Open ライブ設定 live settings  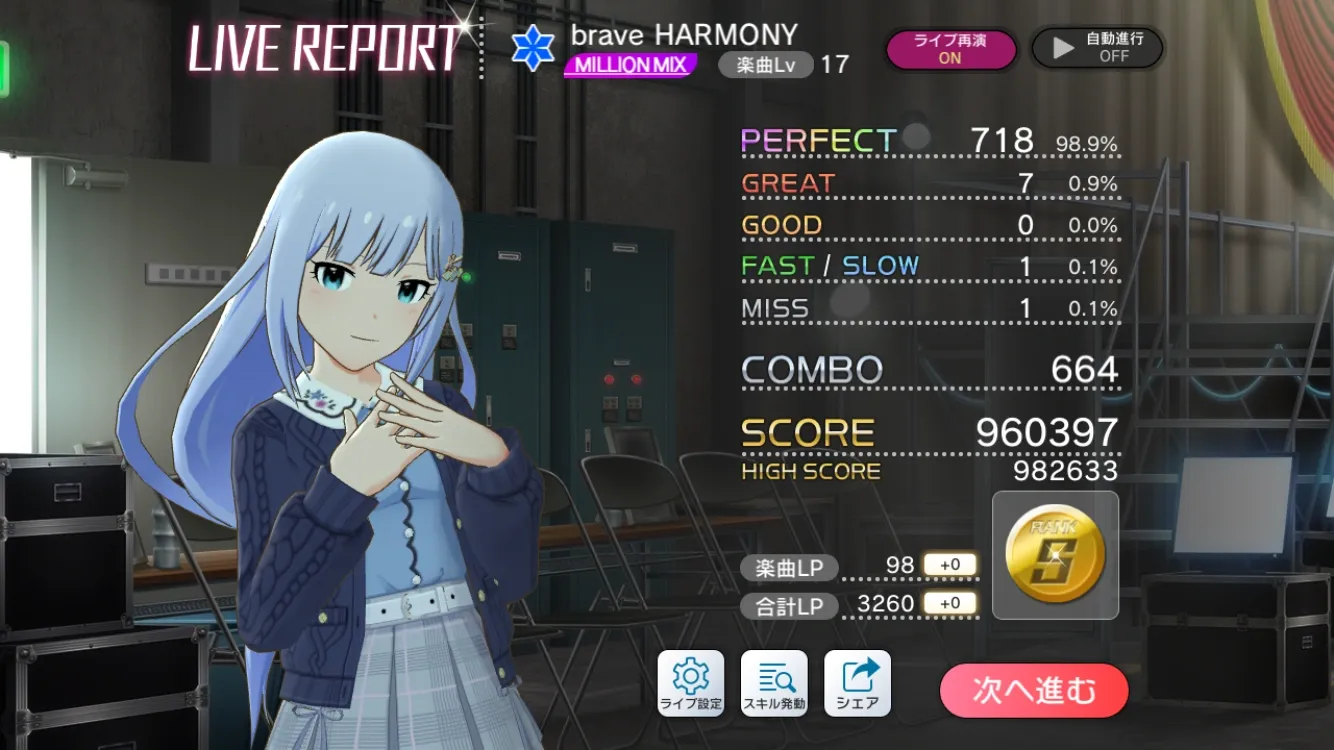690,683
